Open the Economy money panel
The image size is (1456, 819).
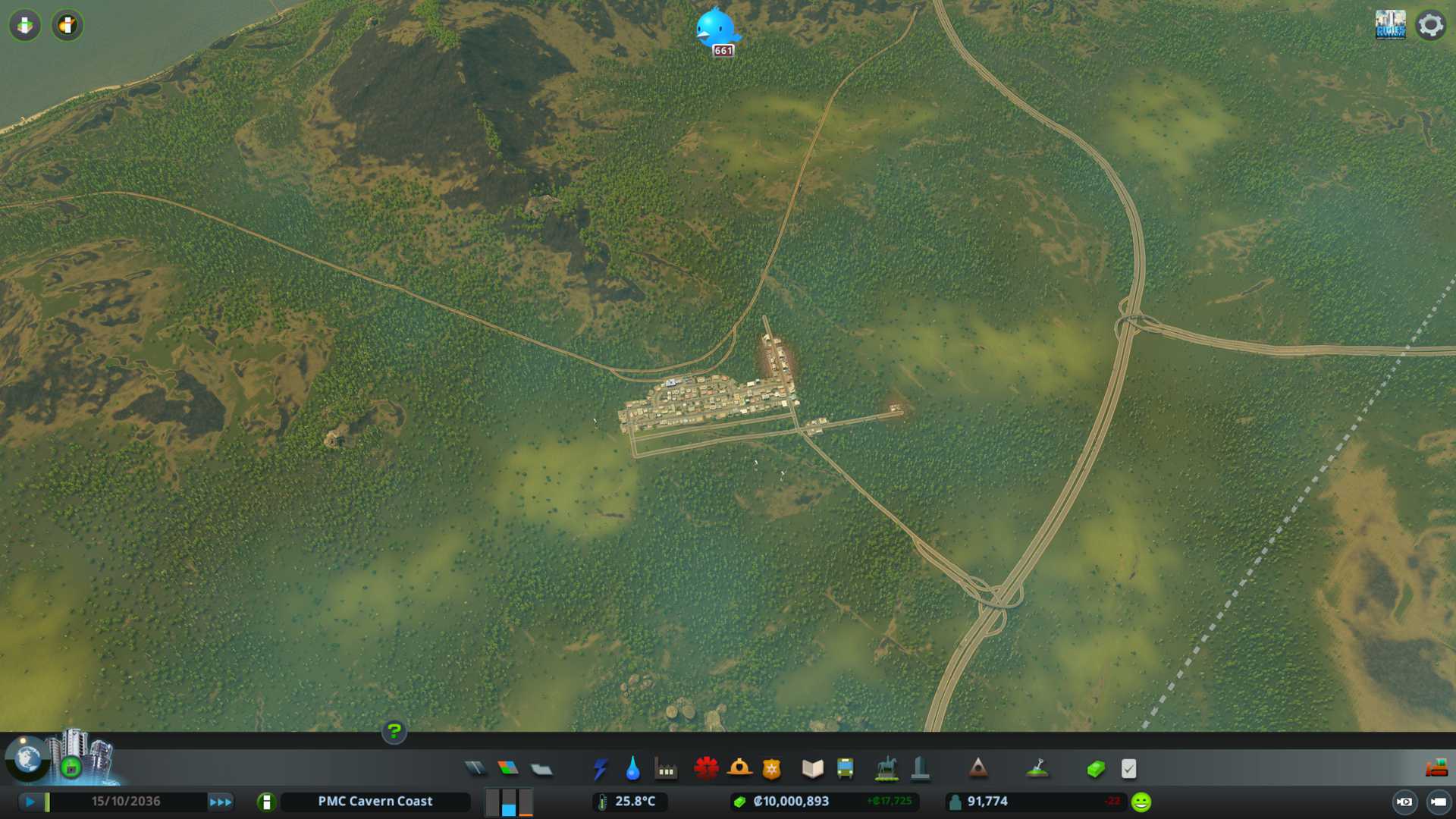click(x=1096, y=769)
